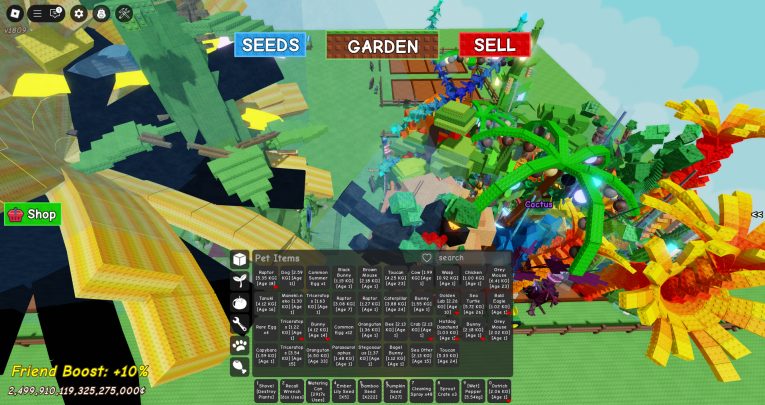765x405 pixels.
Task: Select the Capybara pet slot
Action: tap(266, 353)
